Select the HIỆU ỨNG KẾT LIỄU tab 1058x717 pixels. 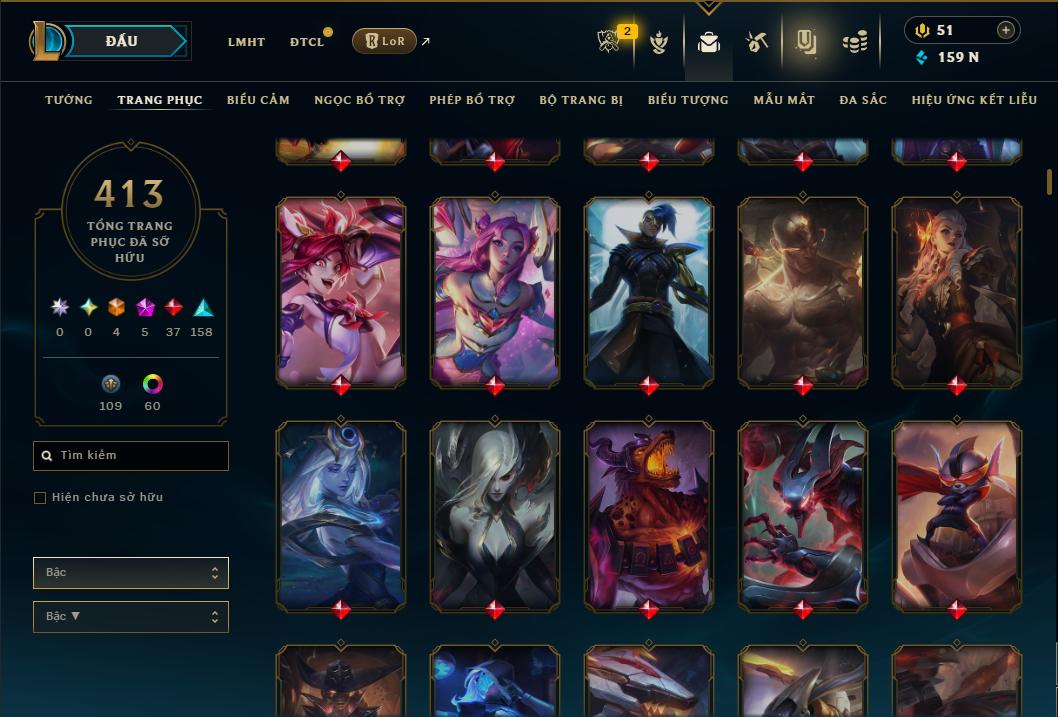pyautogui.click(x=974, y=100)
